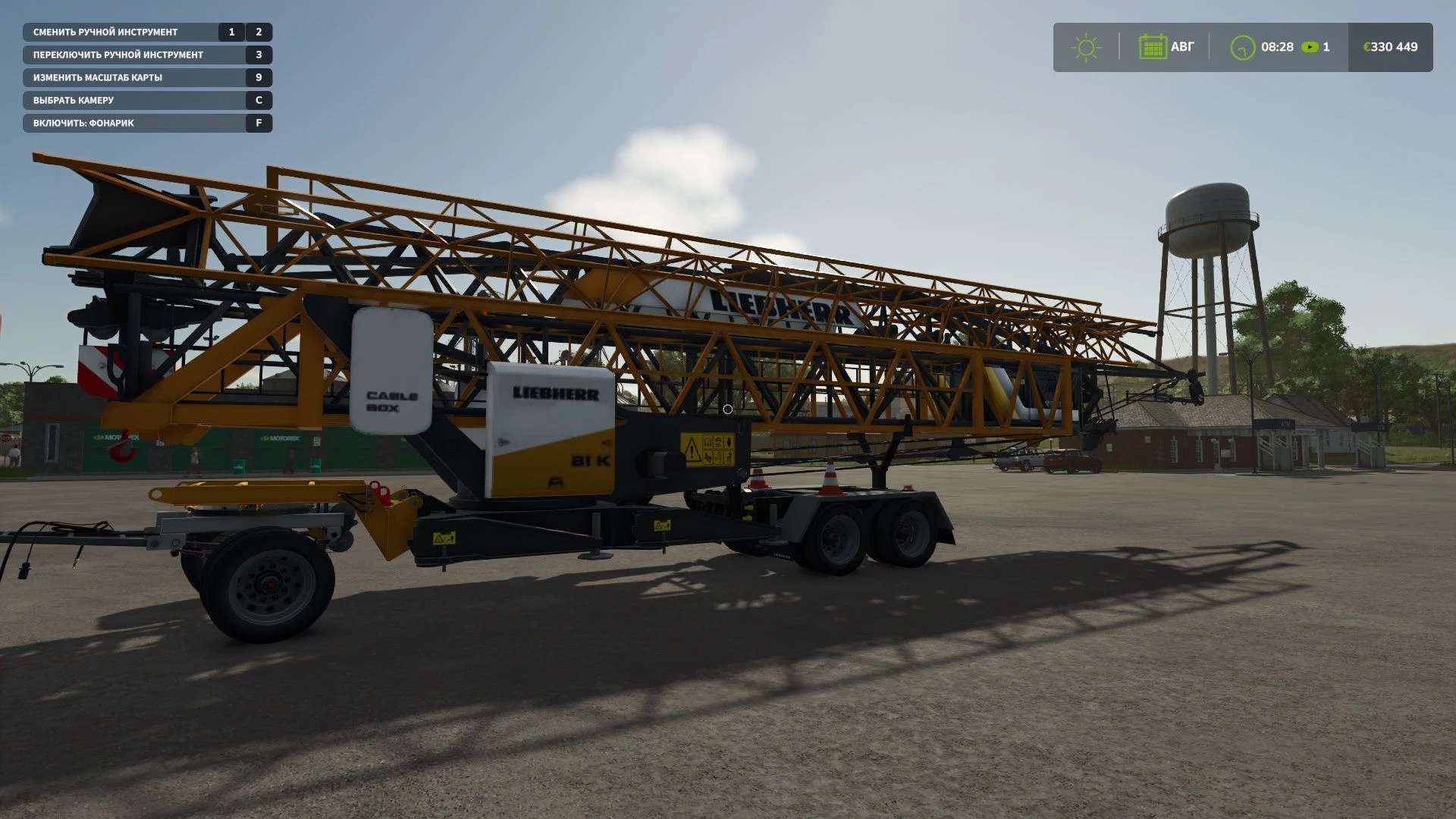This screenshot has width=1456, height=819.
Task: Click the 08:28 time display
Action: click(x=1278, y=46)
